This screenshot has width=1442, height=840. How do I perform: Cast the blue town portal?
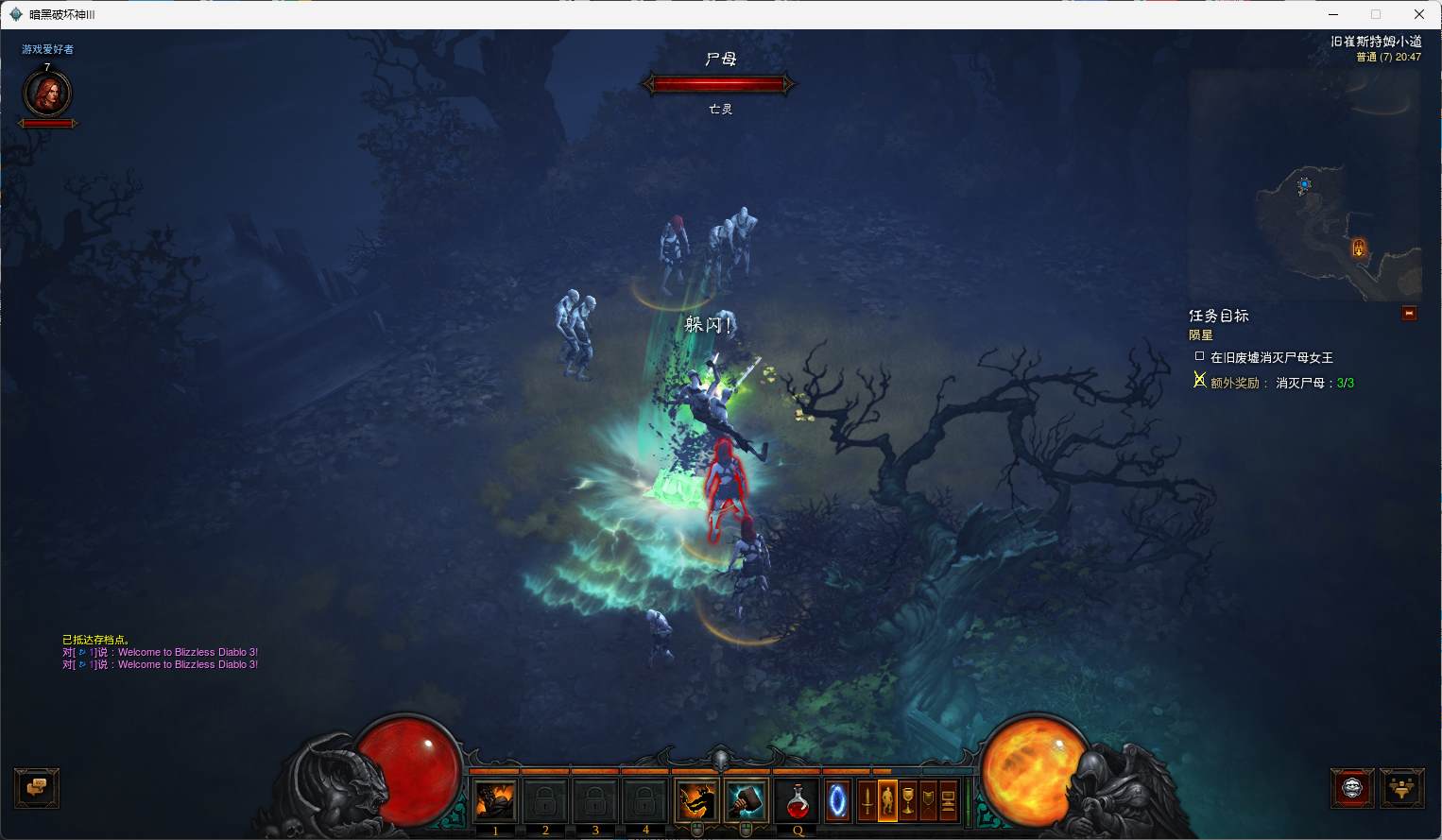[x=837, y=802]
